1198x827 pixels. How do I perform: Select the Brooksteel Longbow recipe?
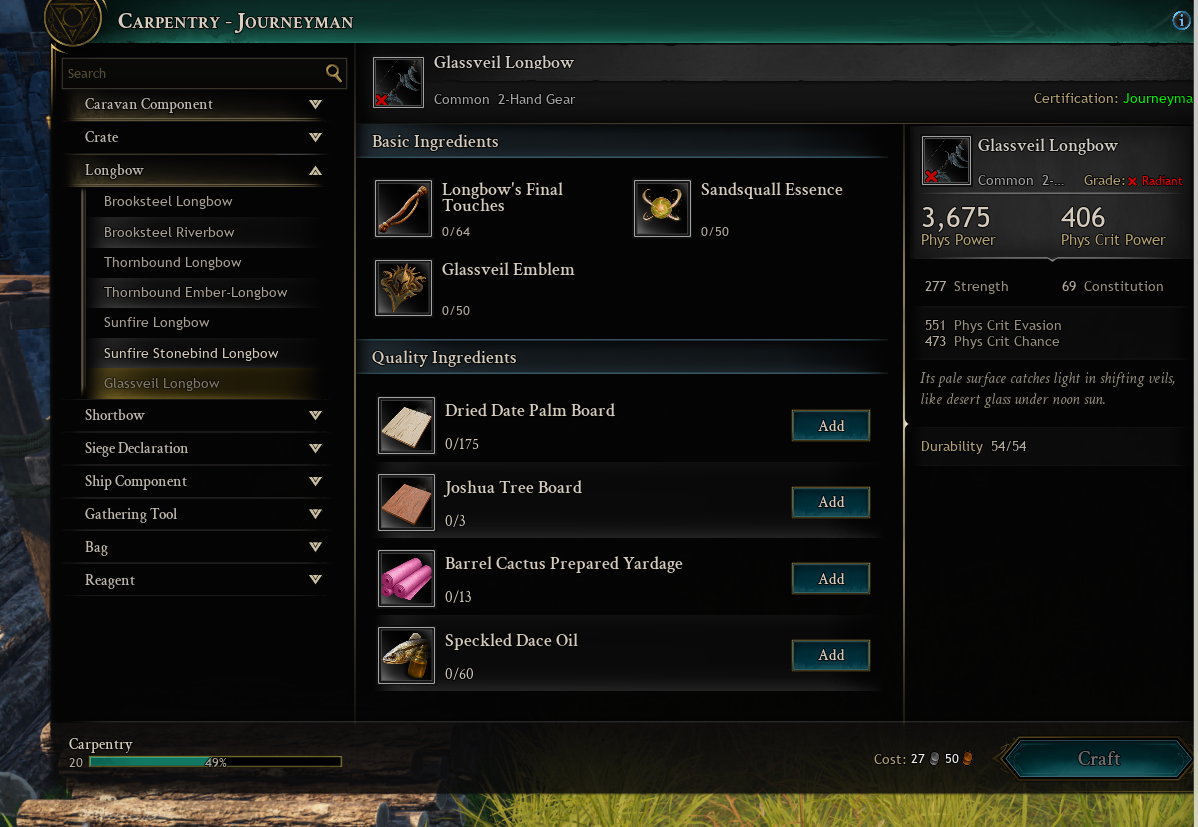pyautogui.click(x=168, y=201)
